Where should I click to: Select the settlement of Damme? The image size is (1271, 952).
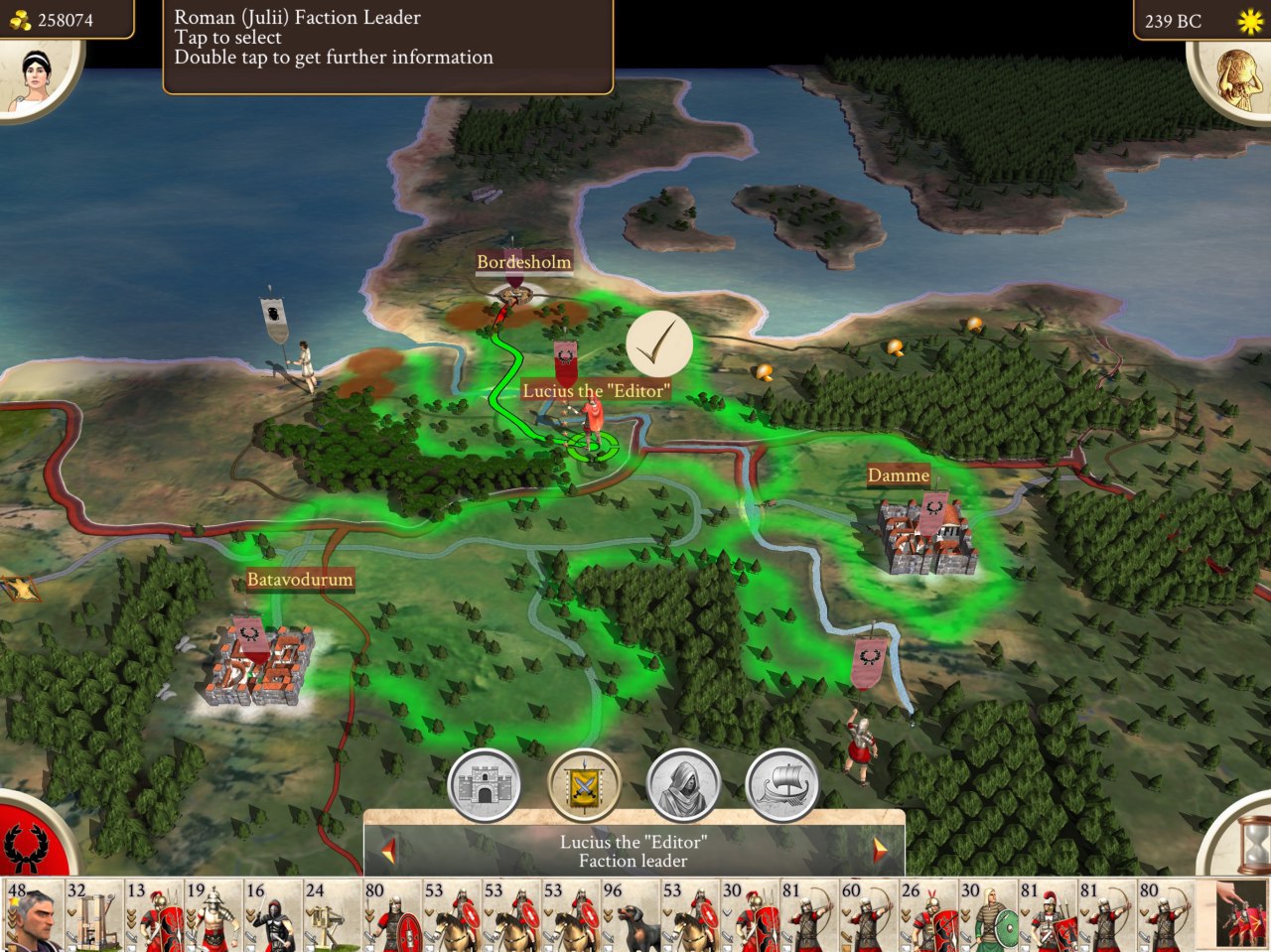(x=922, y=536)
